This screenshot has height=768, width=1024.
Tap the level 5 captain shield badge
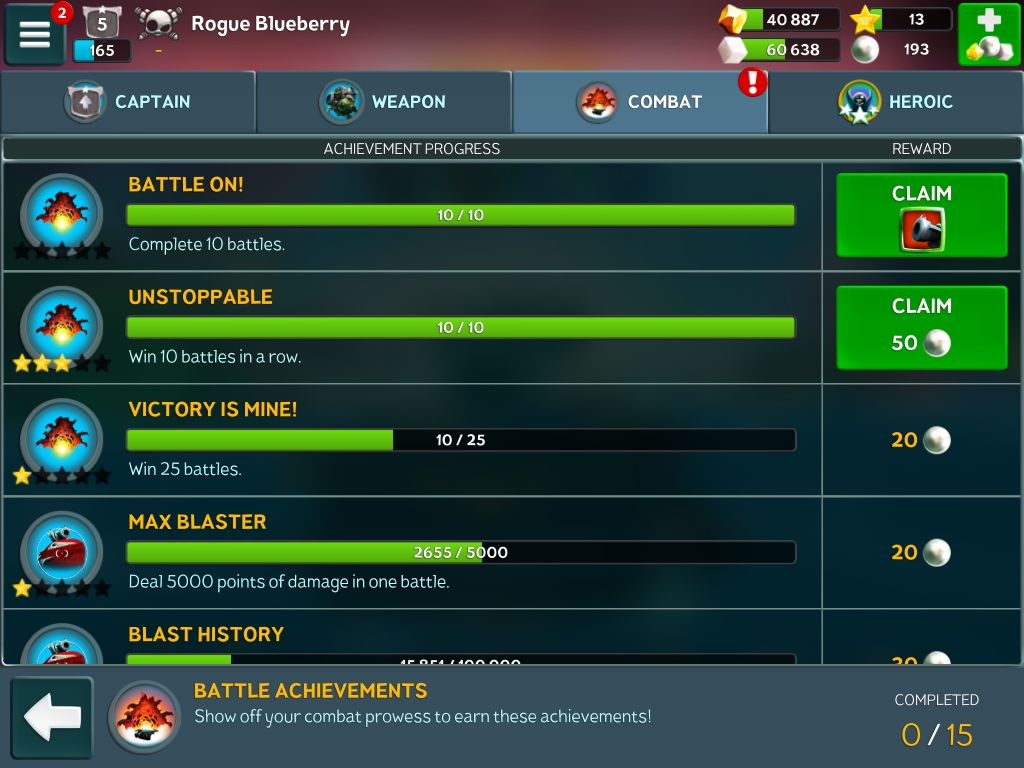click(101, 23)
